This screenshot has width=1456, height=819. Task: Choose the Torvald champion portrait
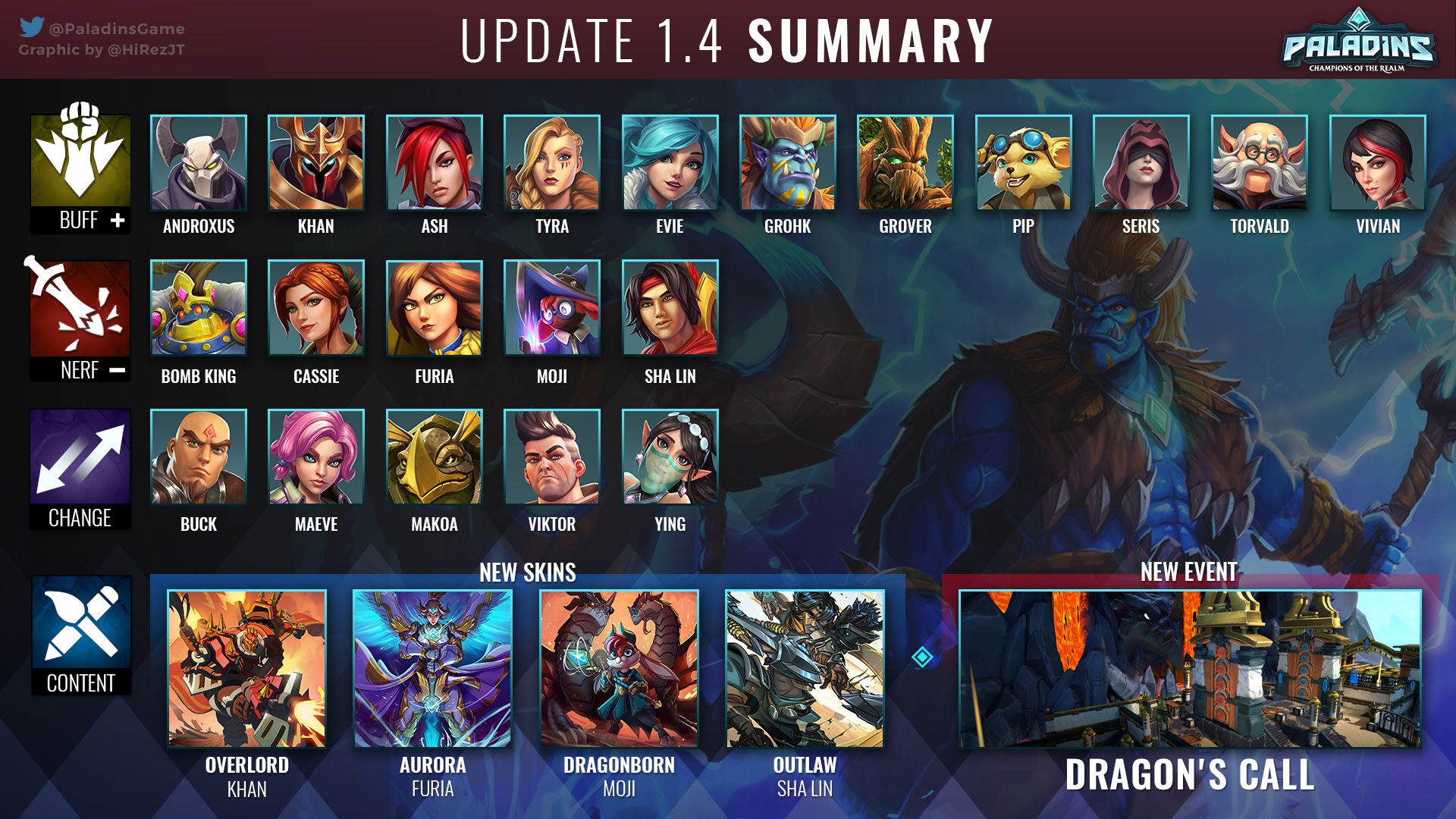(x=1259, y=162)
